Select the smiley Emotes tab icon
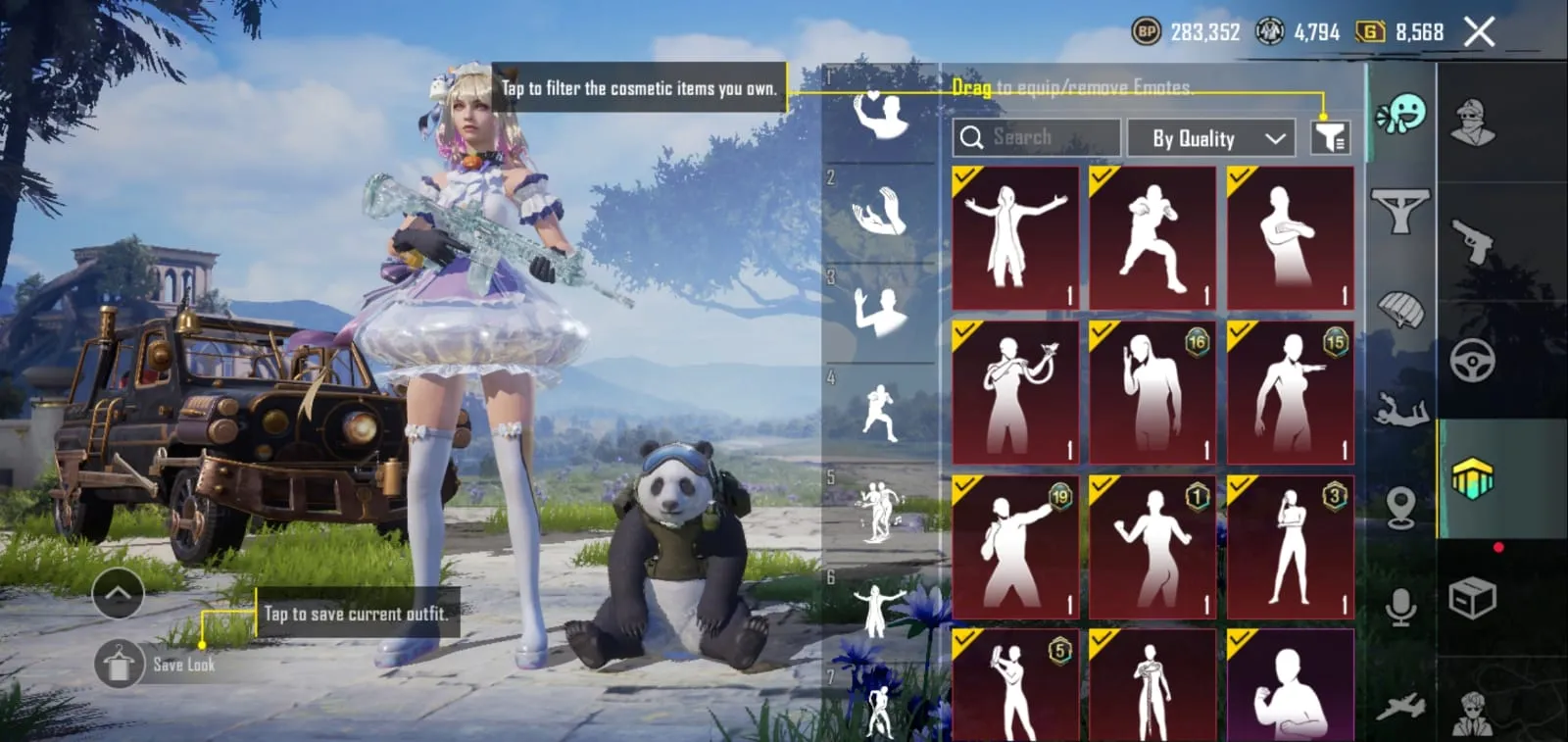Screen dimensions: 1568x742 point(1404,112)
